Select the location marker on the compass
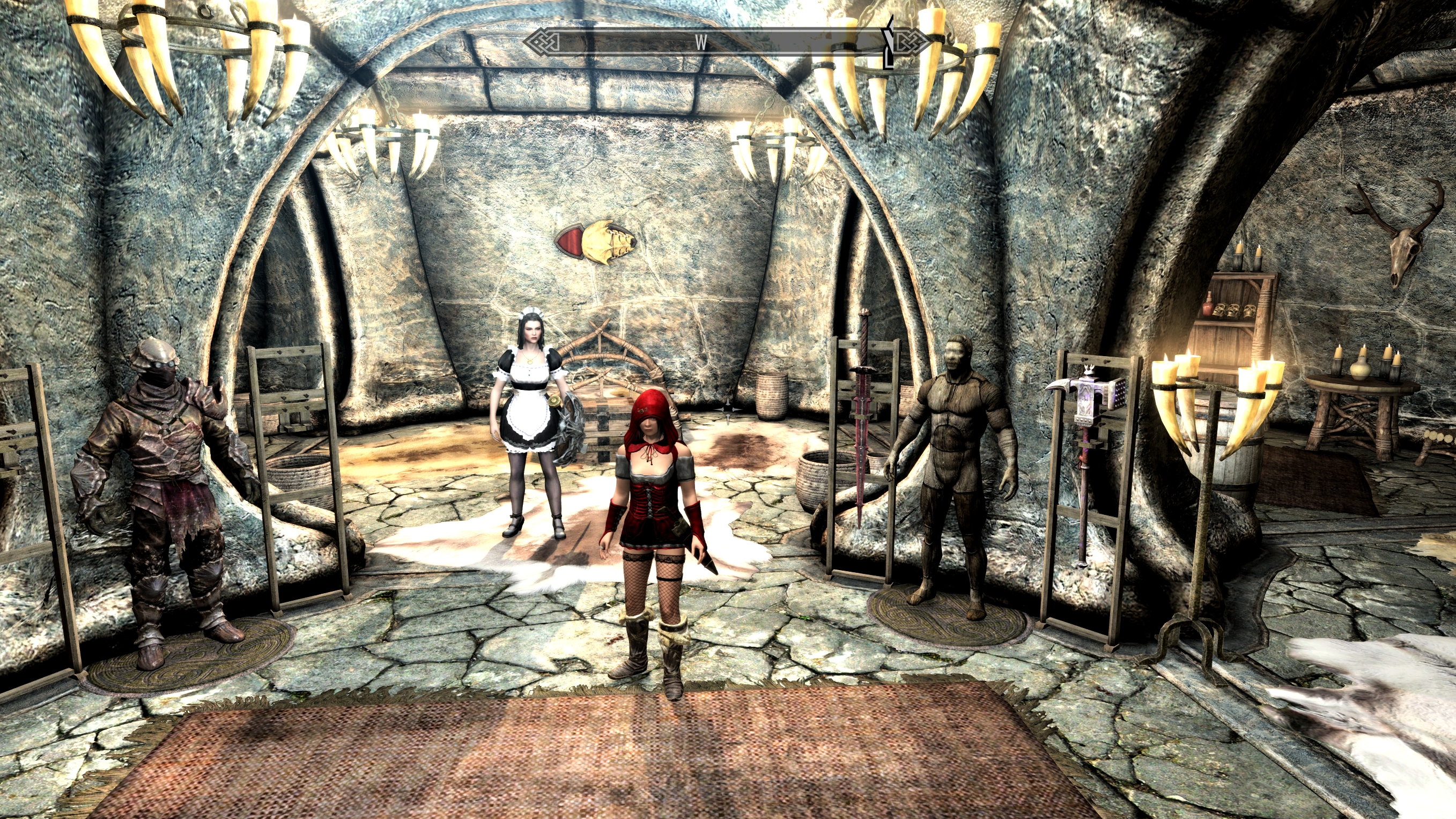 889,42
